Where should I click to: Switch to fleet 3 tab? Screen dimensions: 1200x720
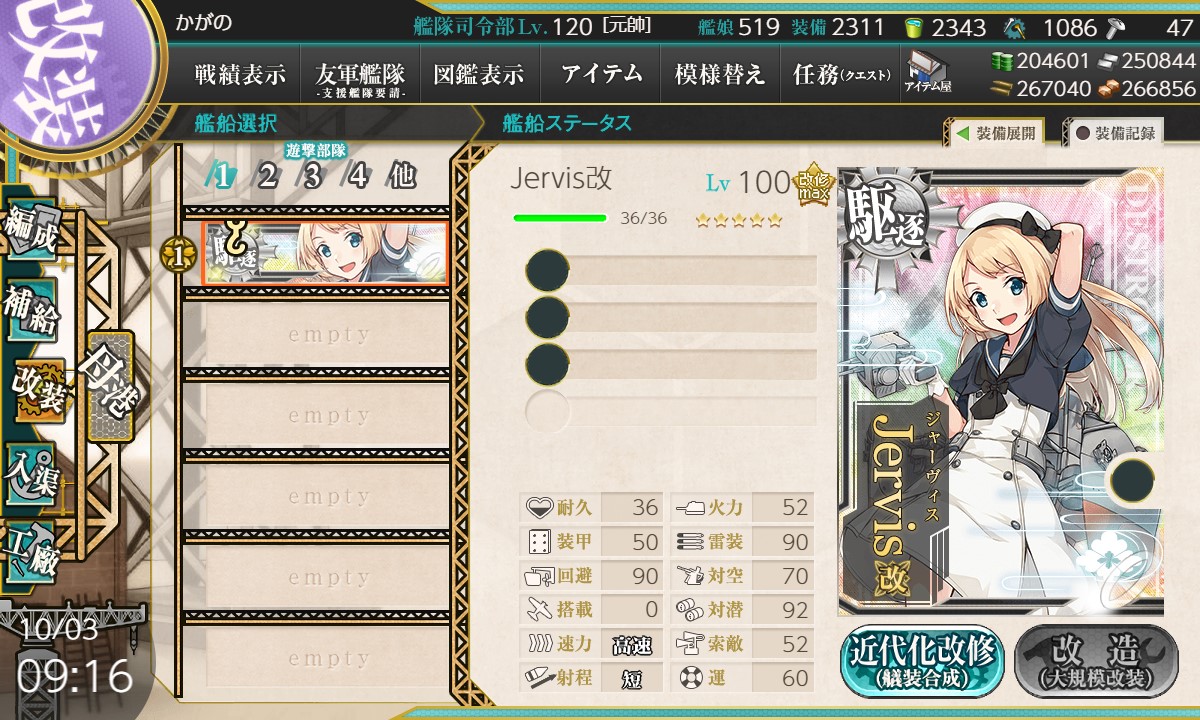pyautogui.click(x=312, y=177)
